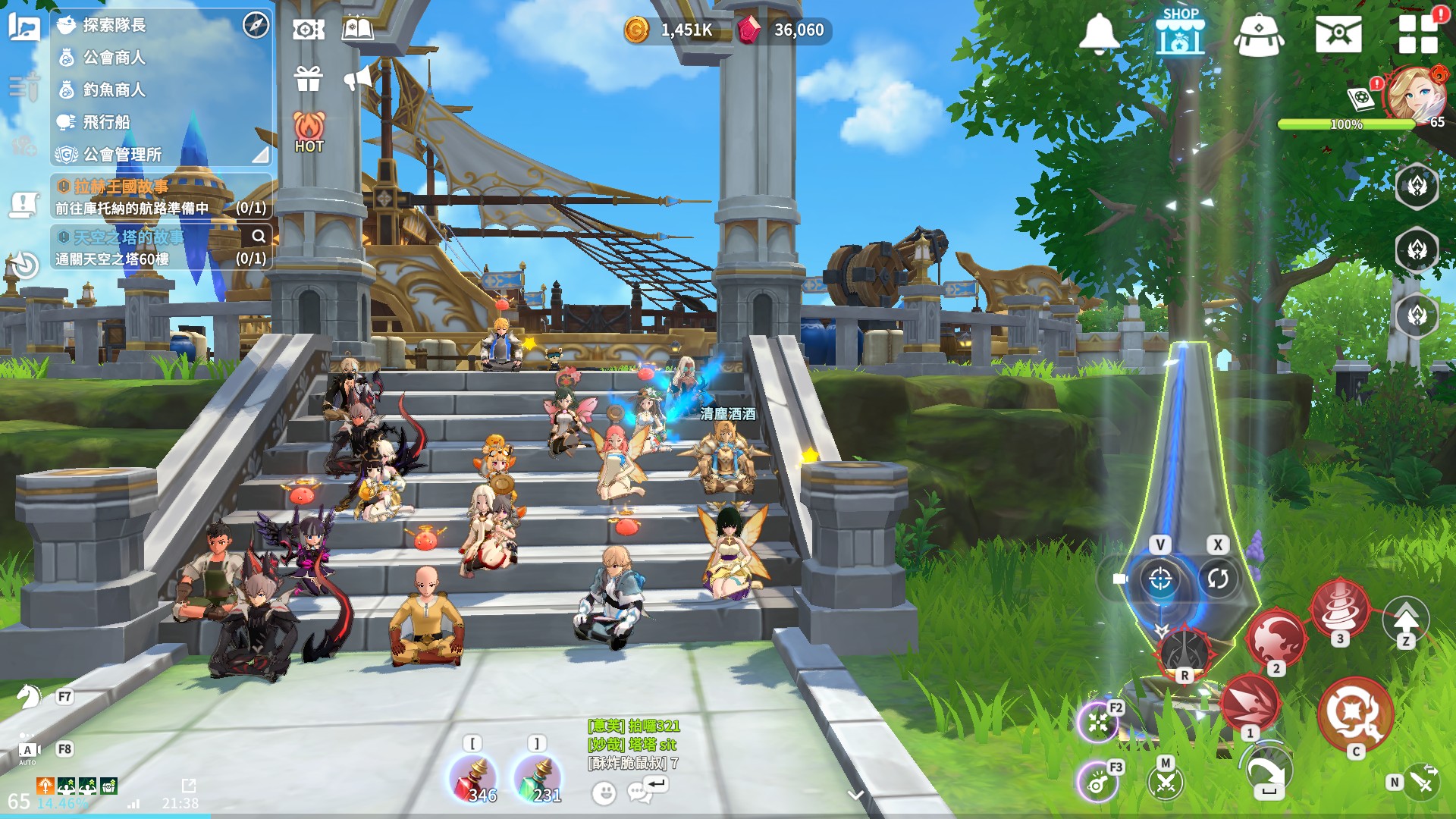This screenshot has height=819, width=1456.
Task: Open the backpack inventory
Action: click(1259, 35)
